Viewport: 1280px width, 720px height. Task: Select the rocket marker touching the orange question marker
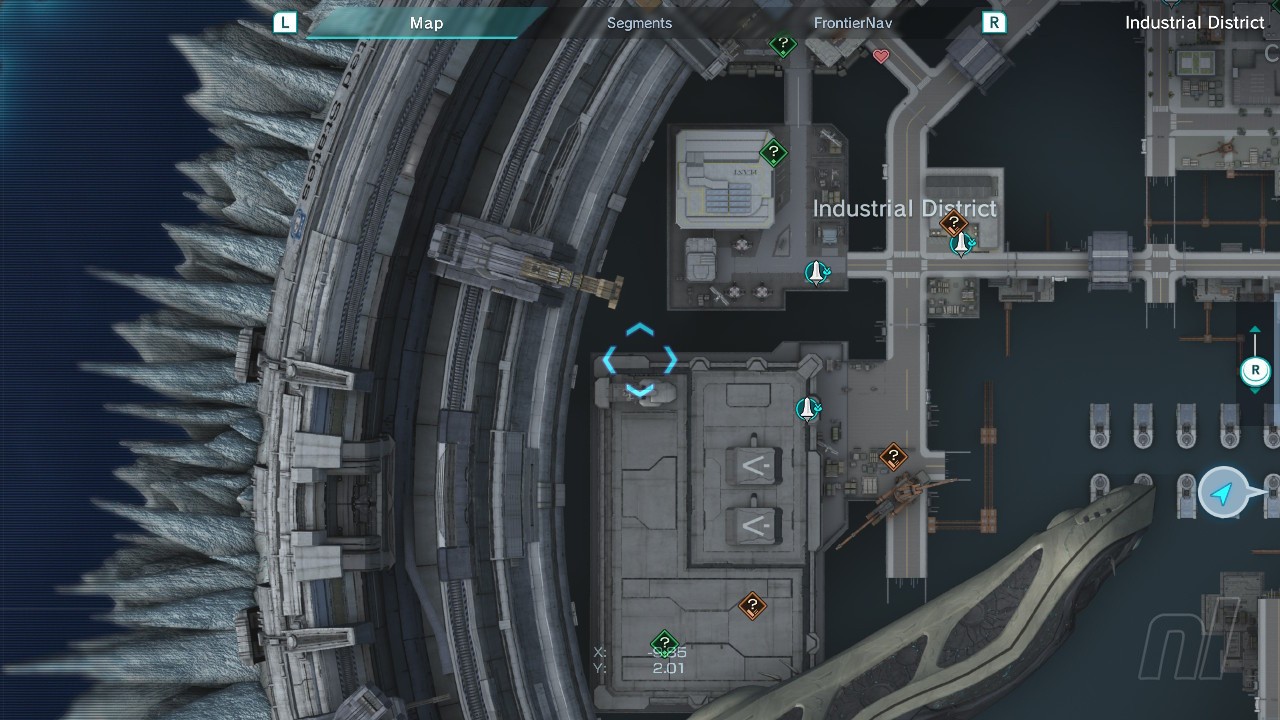click(962, 243)
